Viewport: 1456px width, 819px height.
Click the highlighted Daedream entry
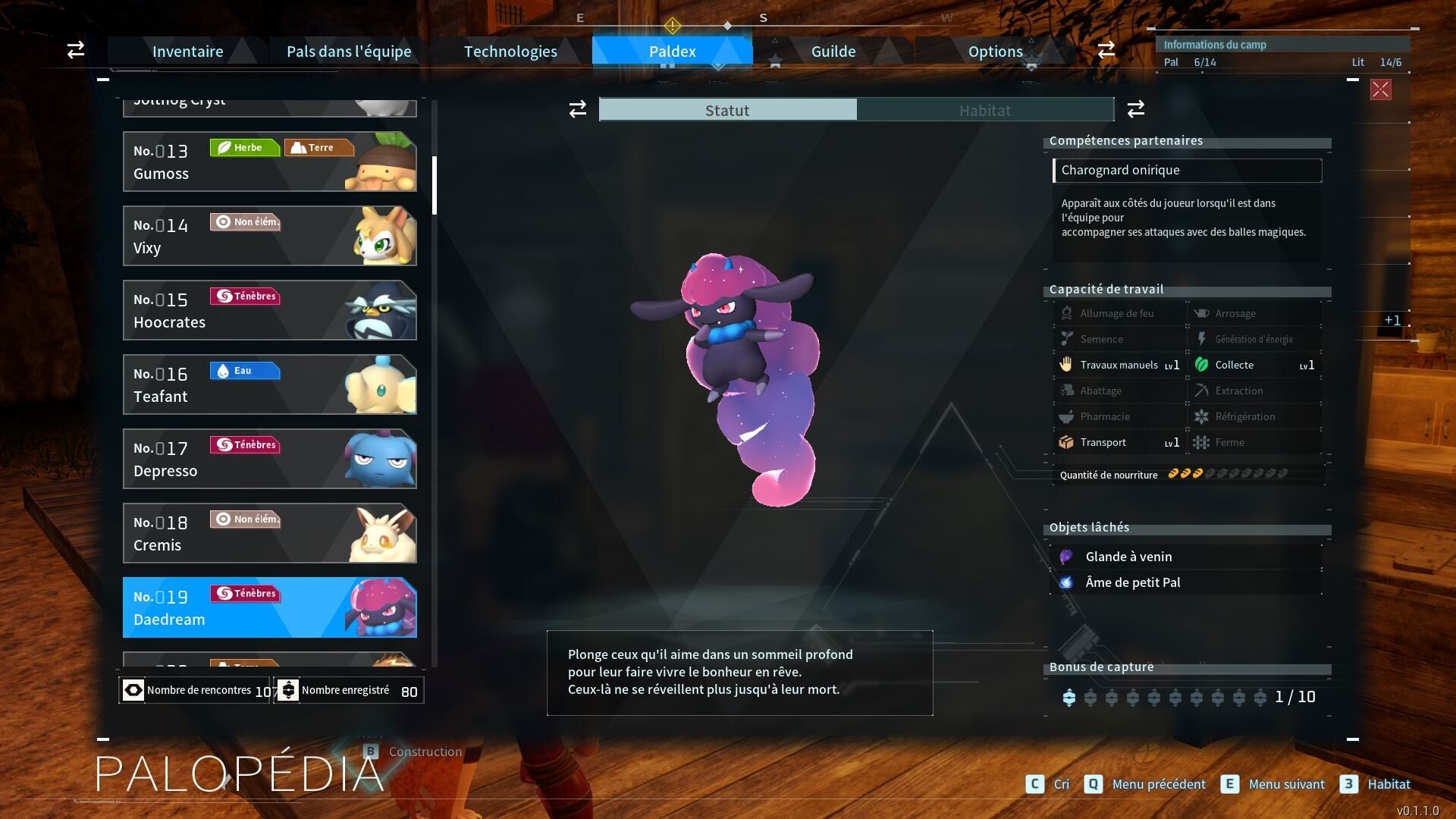(269, 607)
